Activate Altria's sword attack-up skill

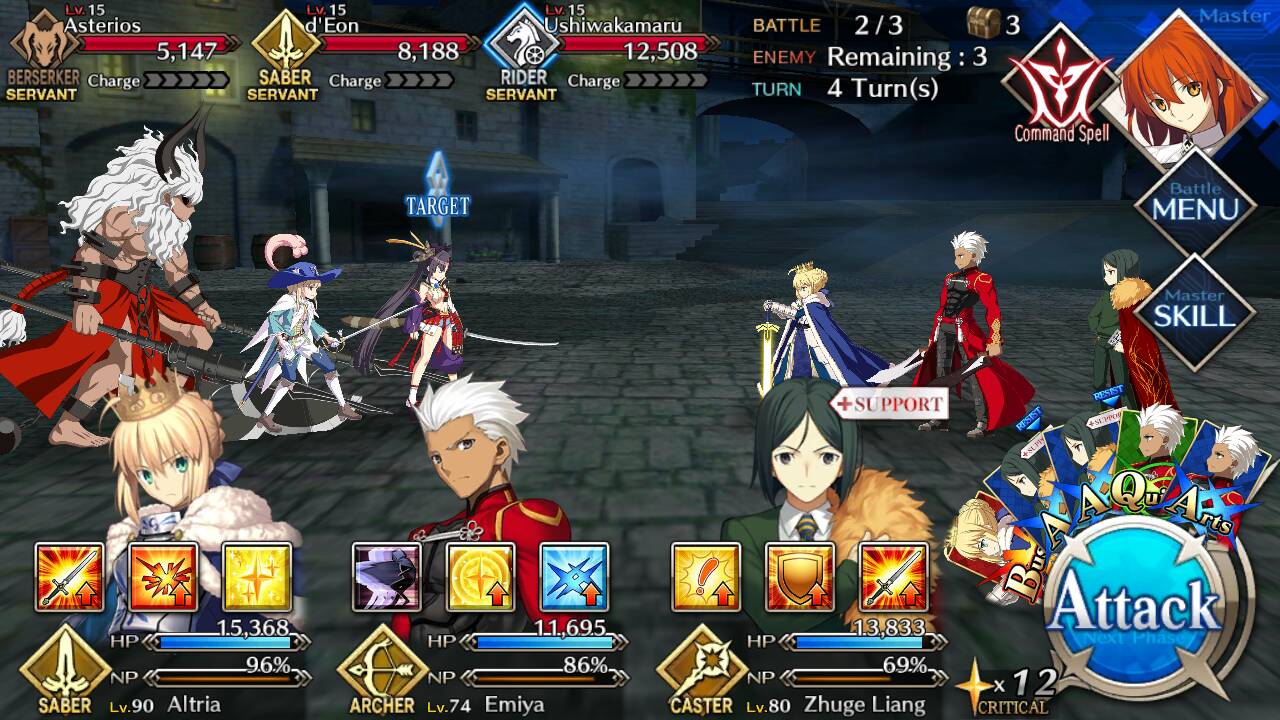pyautogui.click(x=69, y=577)
